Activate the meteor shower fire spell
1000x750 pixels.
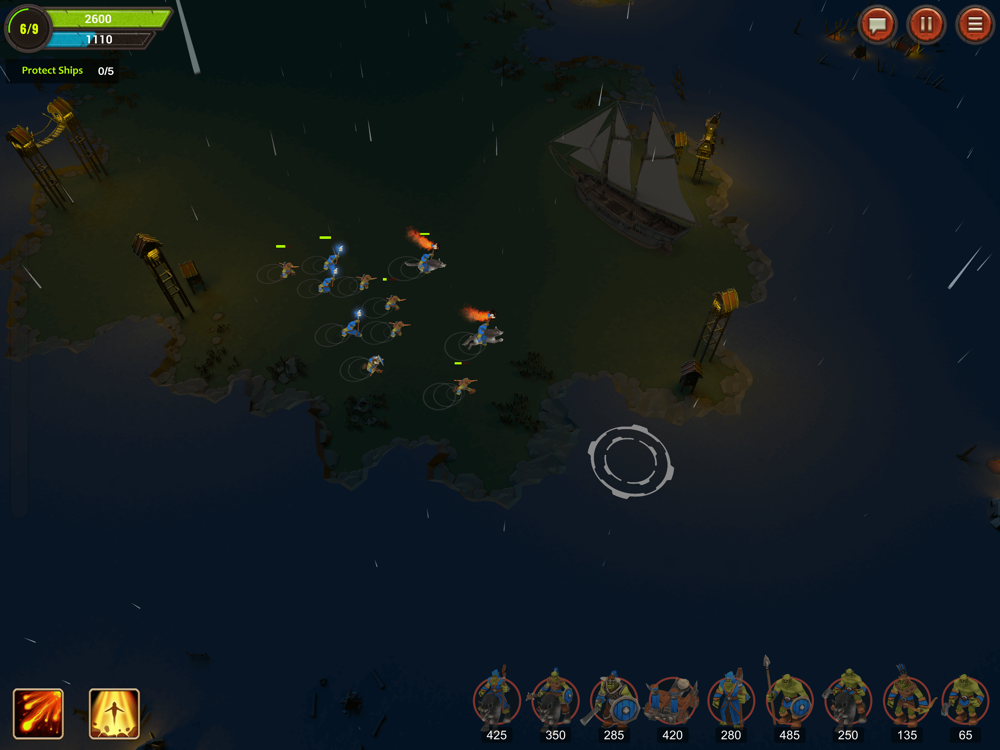point(38,714)
